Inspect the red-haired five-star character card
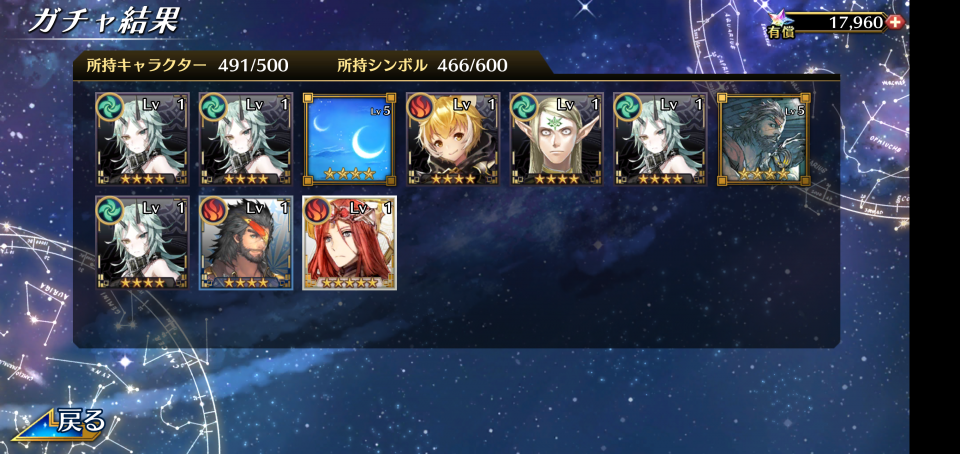 click(349, 243)
